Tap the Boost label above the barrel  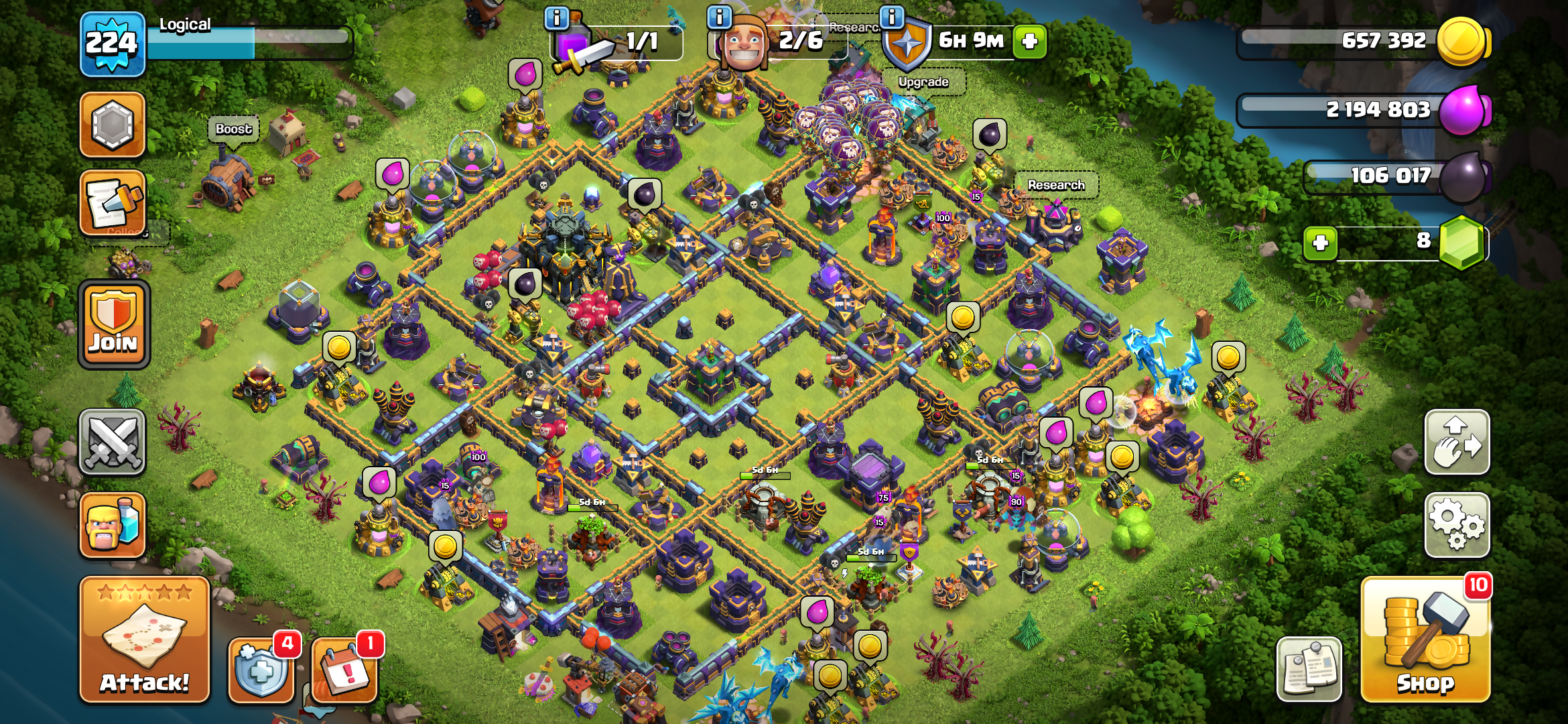(233, 129)
